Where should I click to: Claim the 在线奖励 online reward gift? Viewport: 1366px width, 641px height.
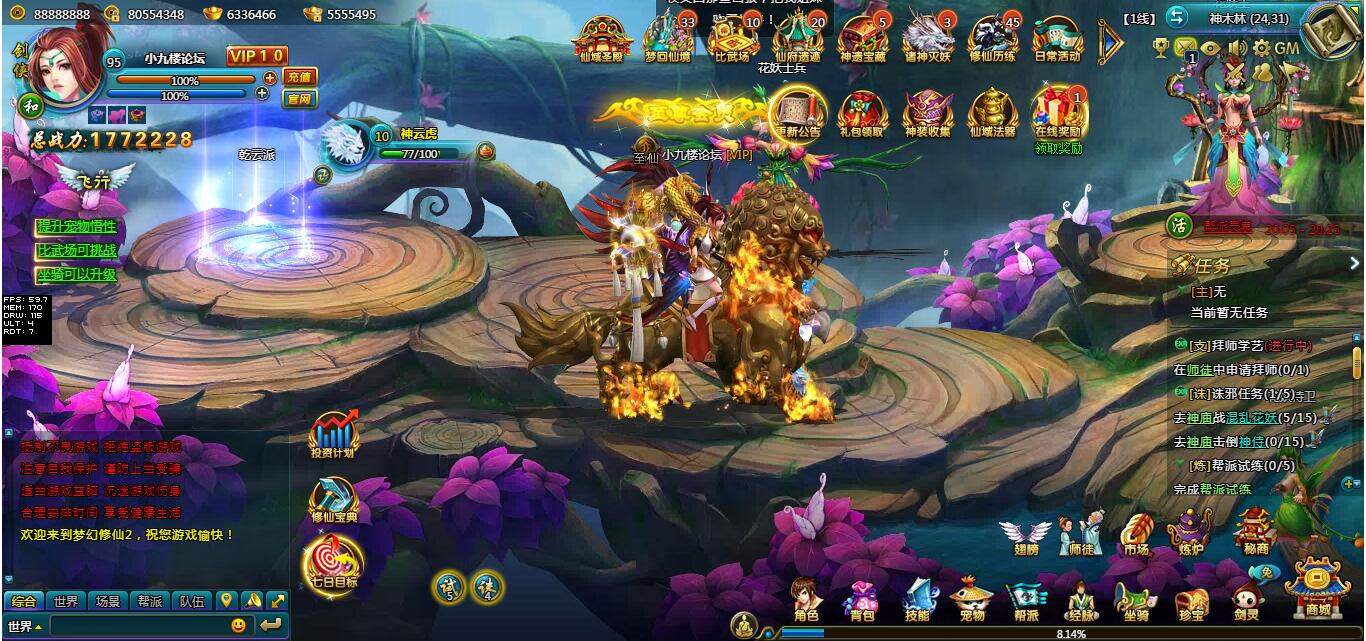1058,114
